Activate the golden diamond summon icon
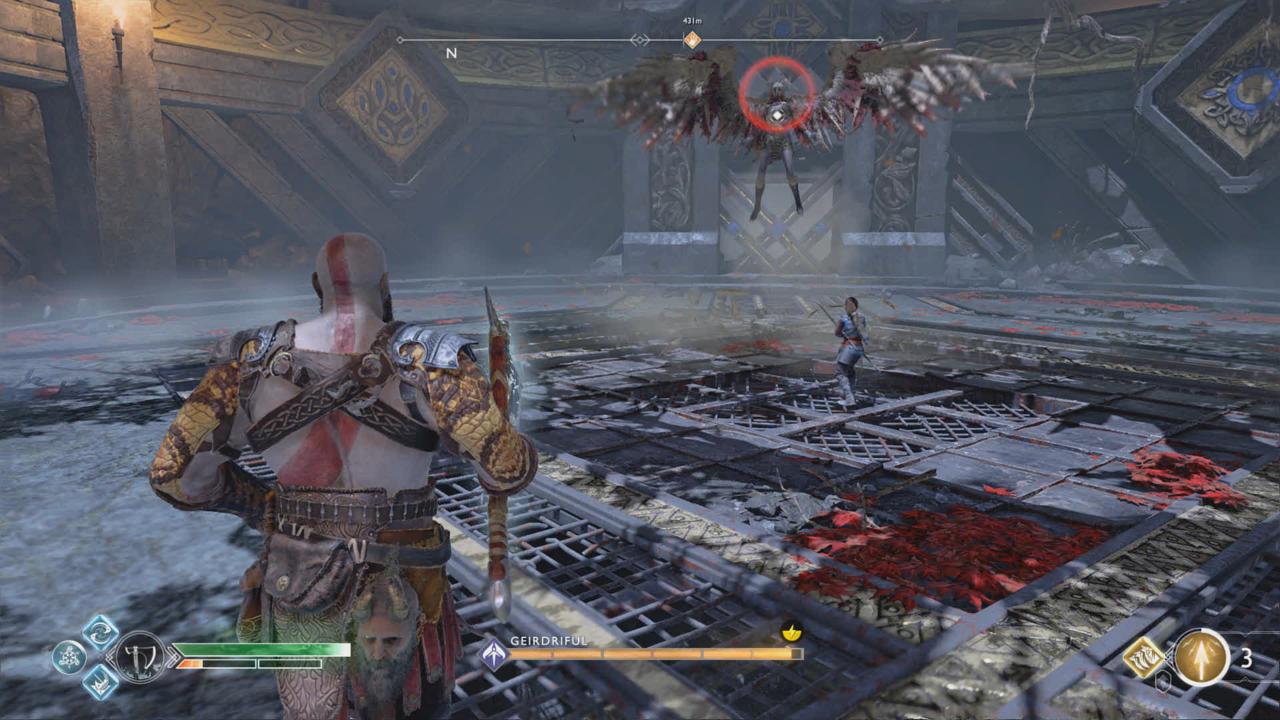1280x720 pixels. pos(1141,657)
